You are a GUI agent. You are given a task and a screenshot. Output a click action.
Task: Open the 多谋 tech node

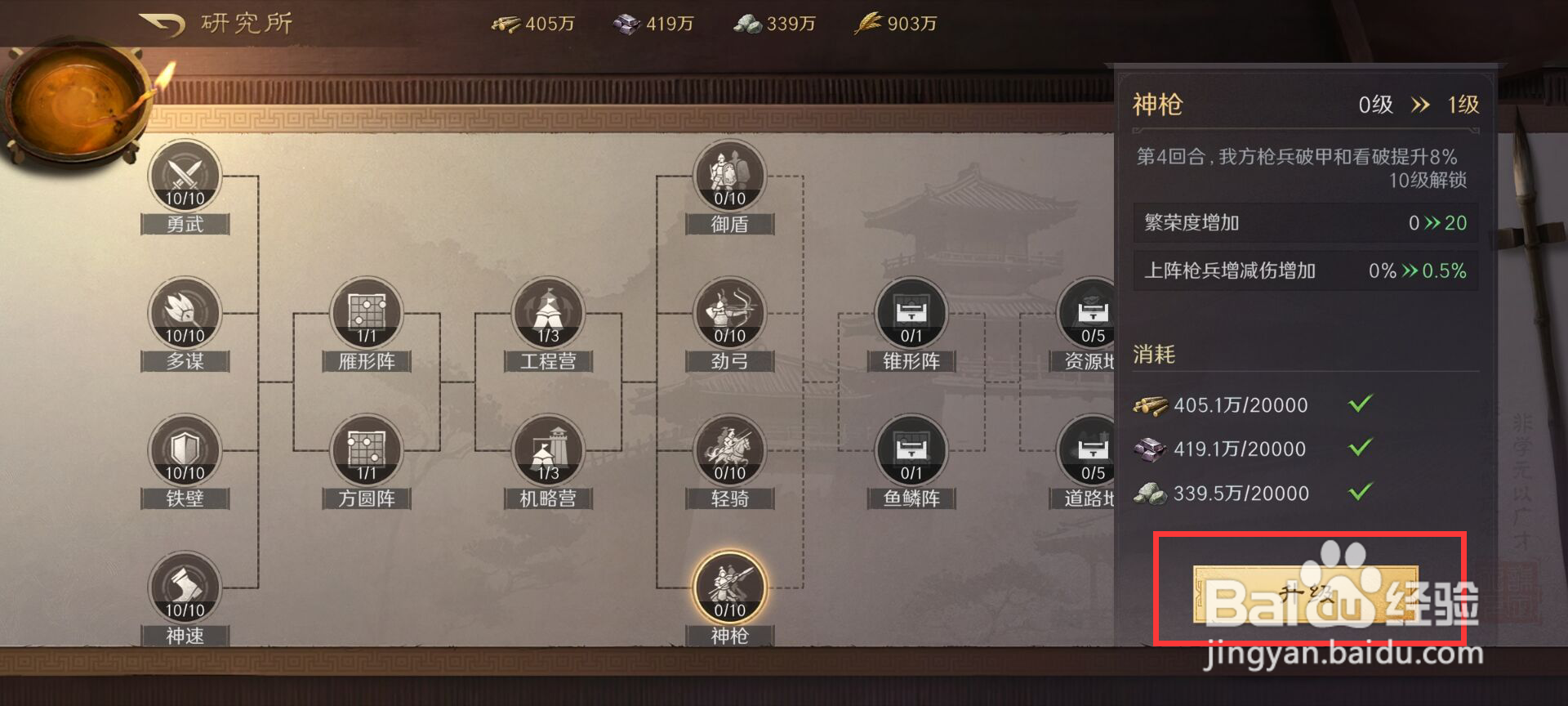tap(185, 313)
